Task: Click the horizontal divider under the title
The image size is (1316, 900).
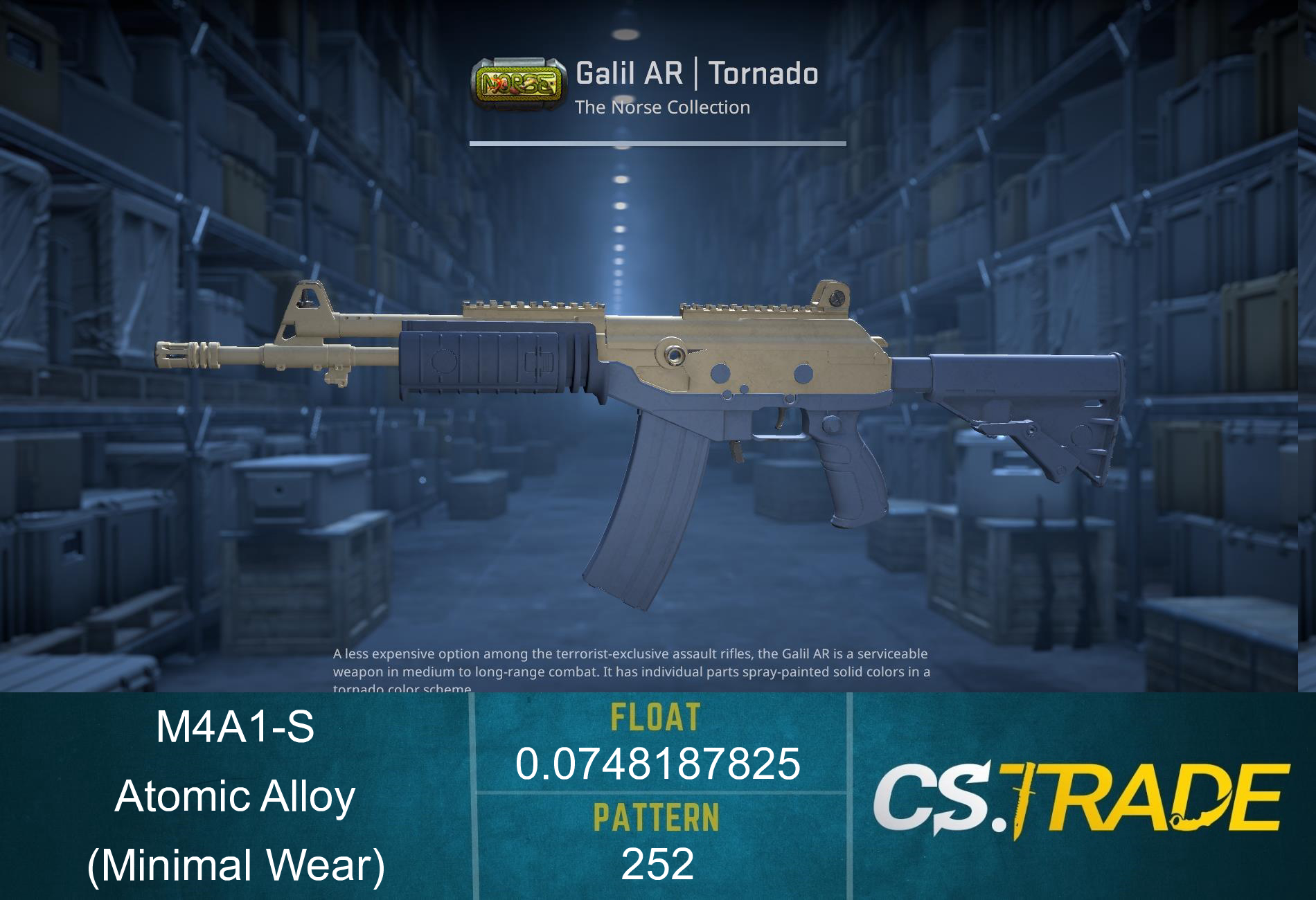Action: point(658,143)
